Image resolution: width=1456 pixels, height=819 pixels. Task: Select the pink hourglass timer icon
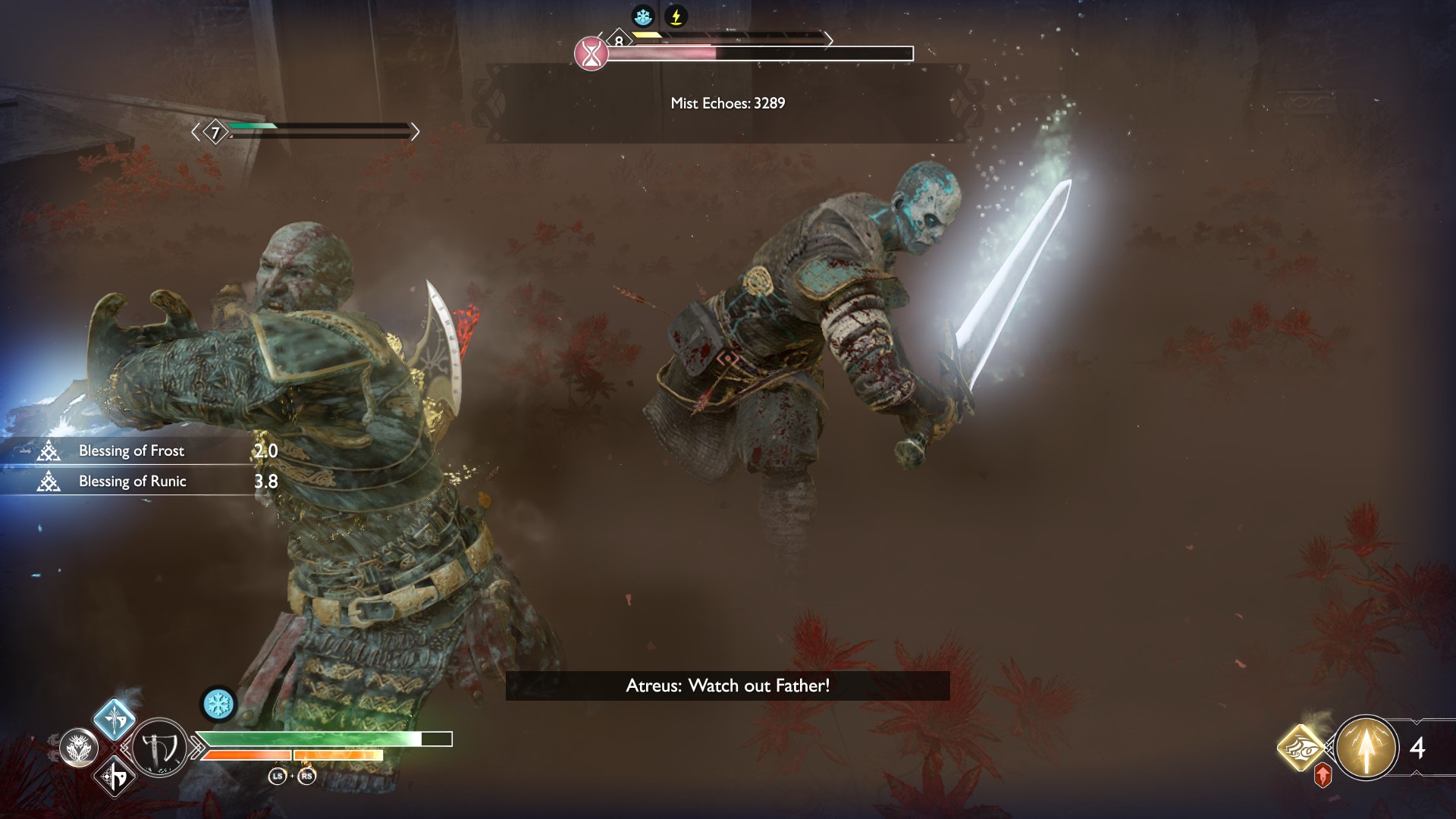(x=591, y=54)
